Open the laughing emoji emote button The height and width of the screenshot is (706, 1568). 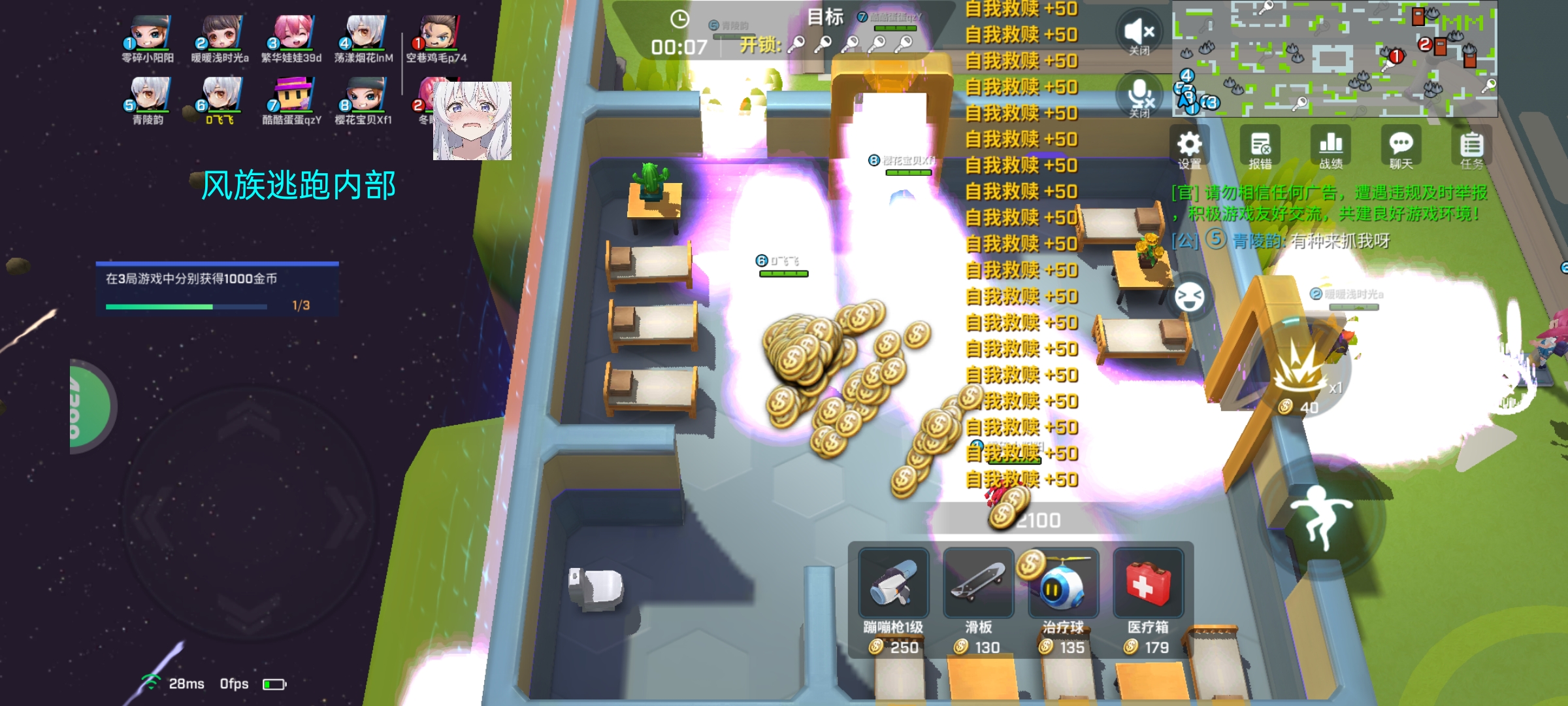(1189, 297)
